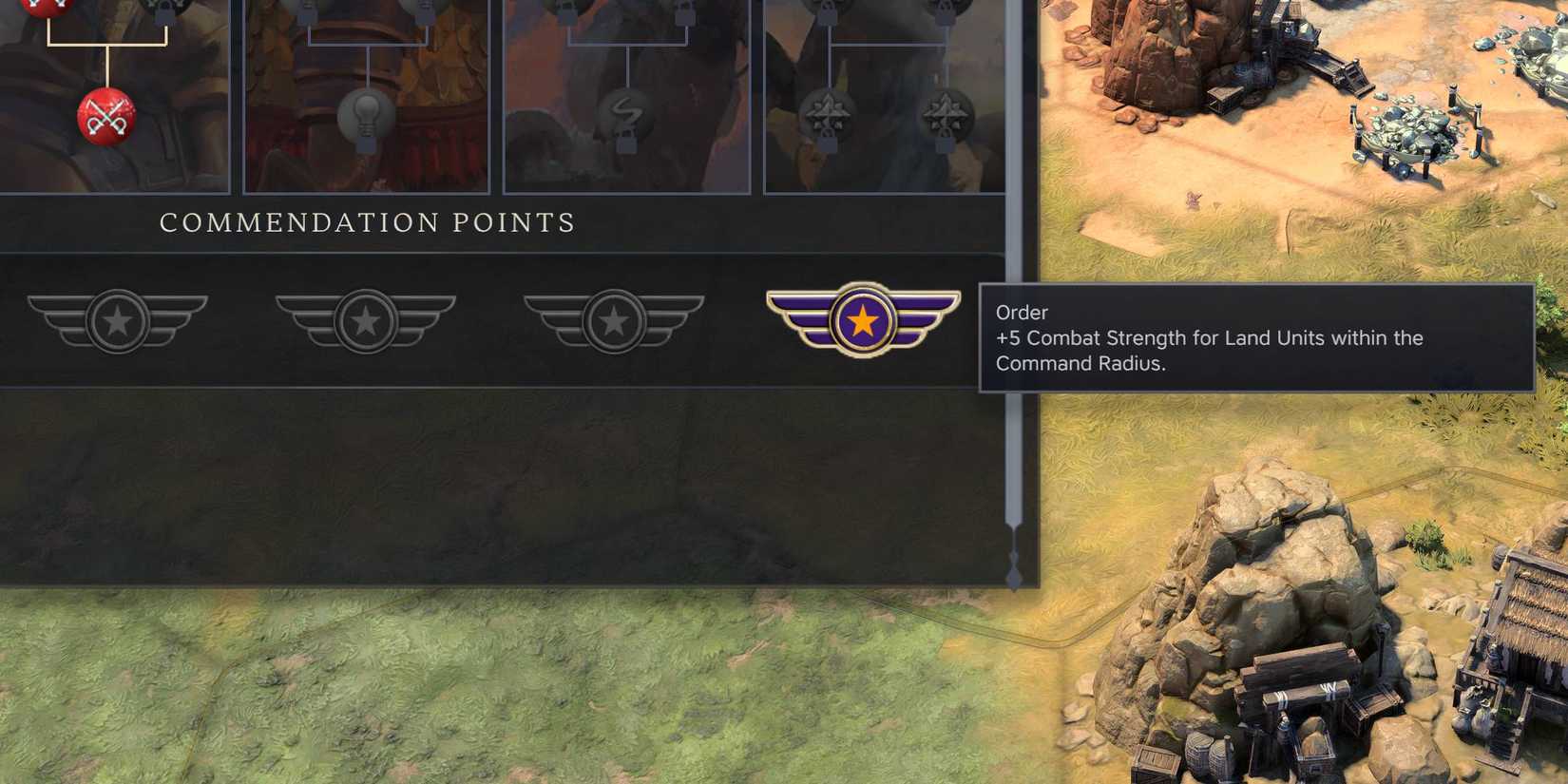Screen dimensions: 1568x784
Task: Select the S-shaped lightning promotion
Action: 624,112
